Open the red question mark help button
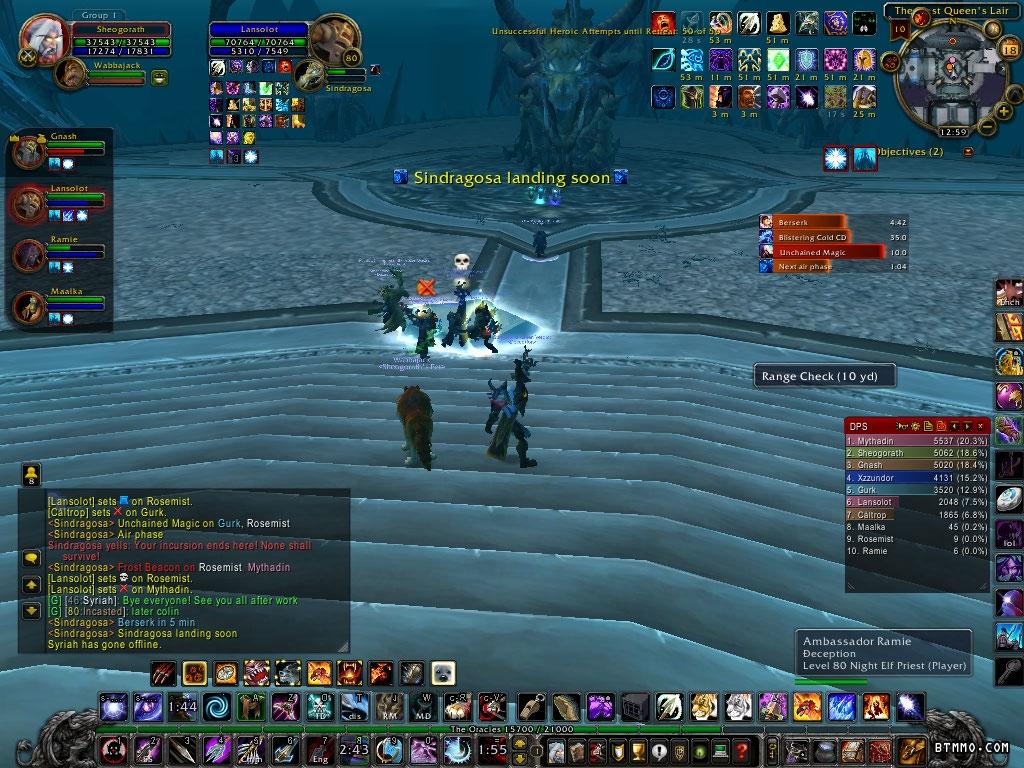Image resolution: width=1024 pixels, height=768 pixels. point(741,750)
